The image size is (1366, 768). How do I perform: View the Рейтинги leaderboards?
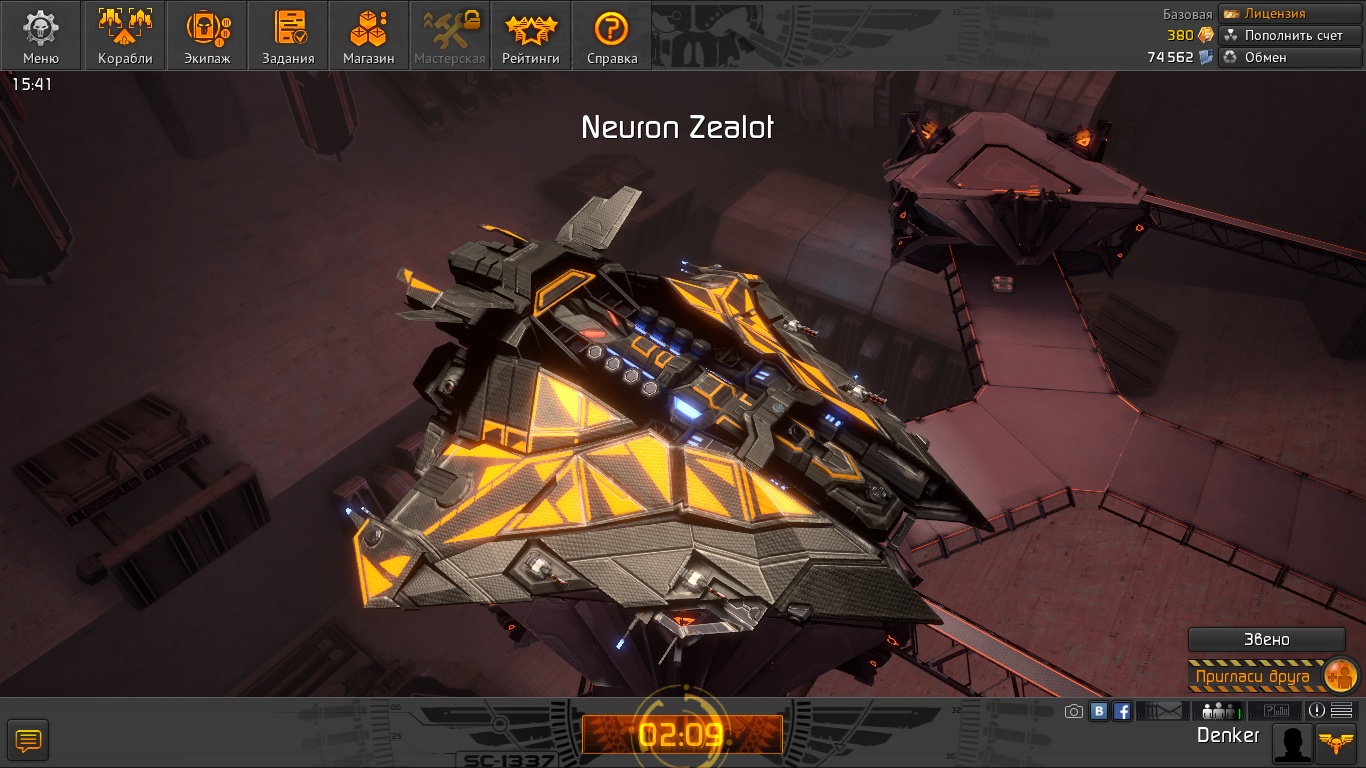pyautogui.click(x=530, y=36)
